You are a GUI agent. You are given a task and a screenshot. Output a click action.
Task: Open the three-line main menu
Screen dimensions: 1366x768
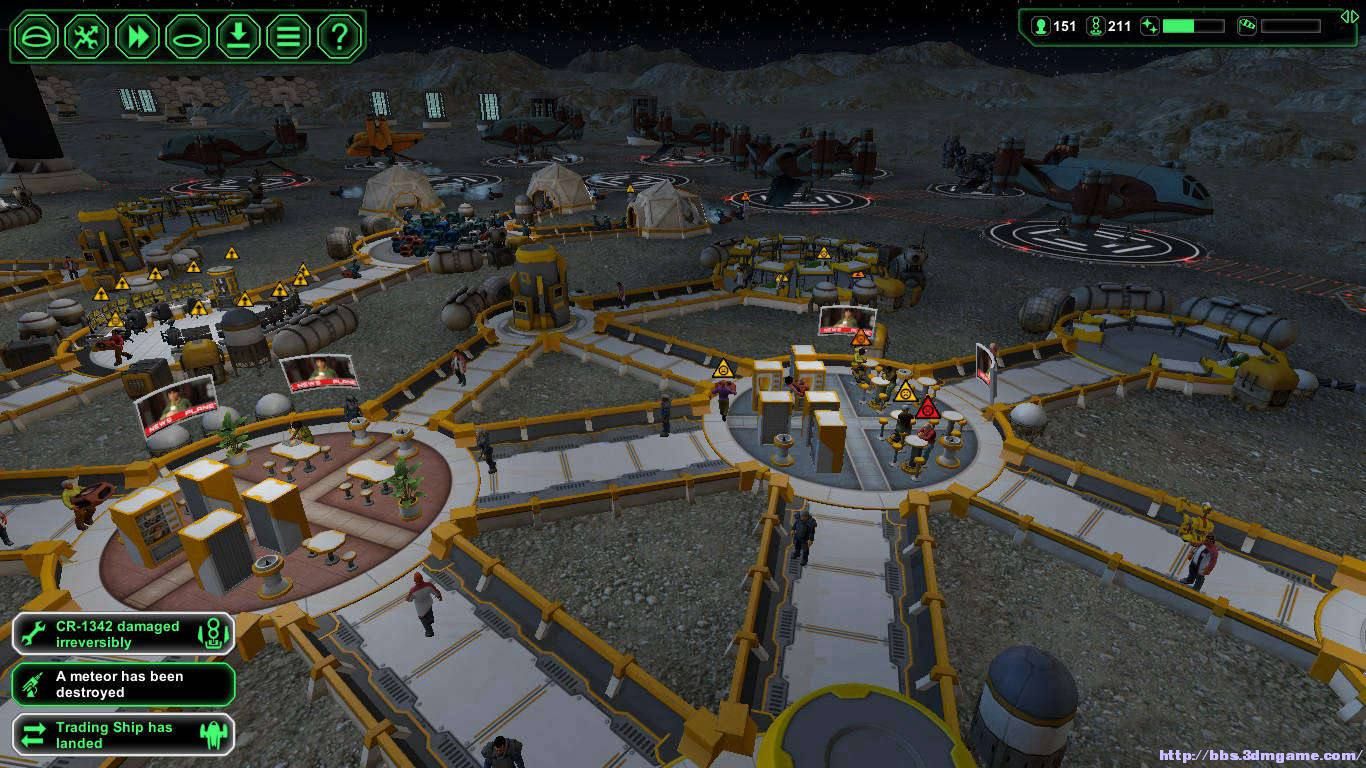[288, 37]
